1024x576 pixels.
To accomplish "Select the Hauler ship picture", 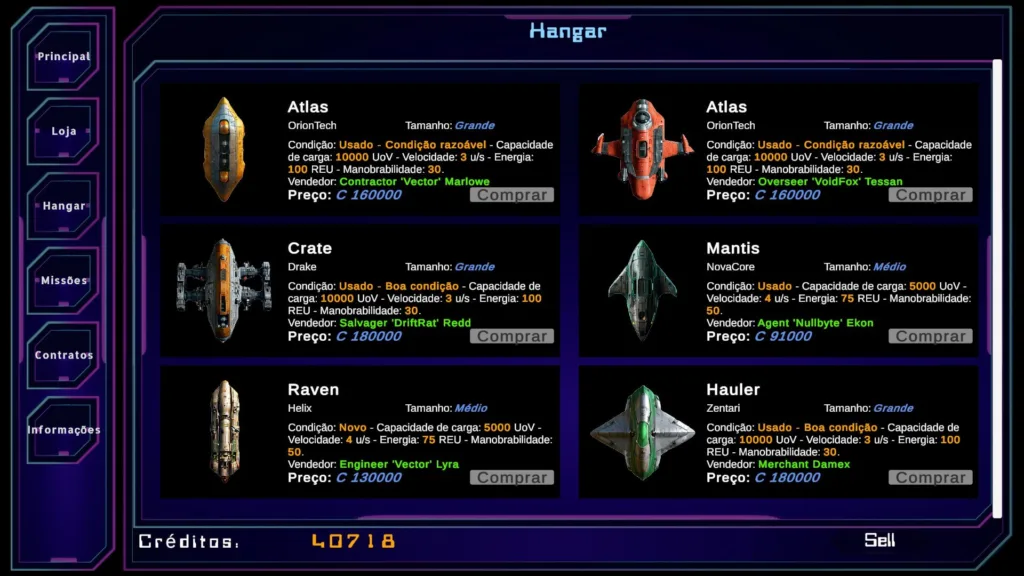I will (x=642, y=431).
